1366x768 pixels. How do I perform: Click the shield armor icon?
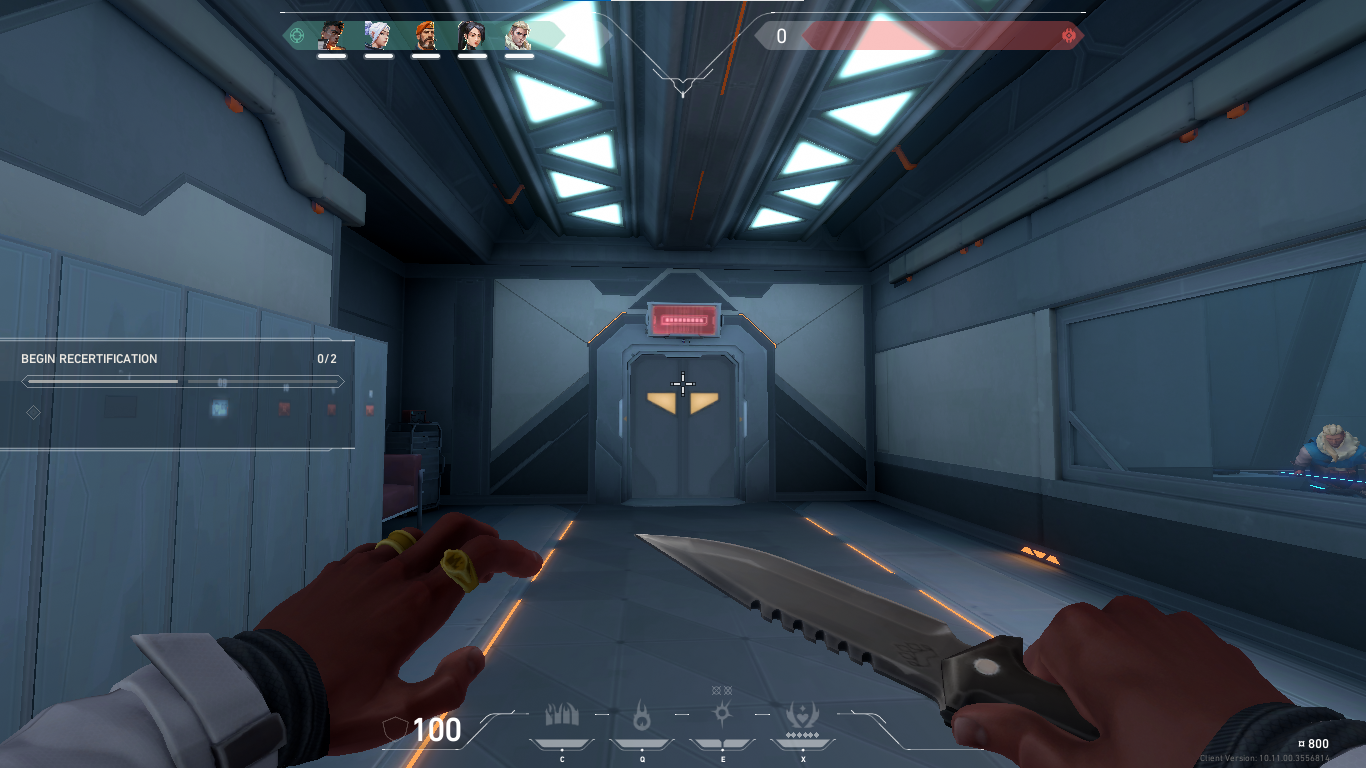pyautogui.click(x=395, y=730)
